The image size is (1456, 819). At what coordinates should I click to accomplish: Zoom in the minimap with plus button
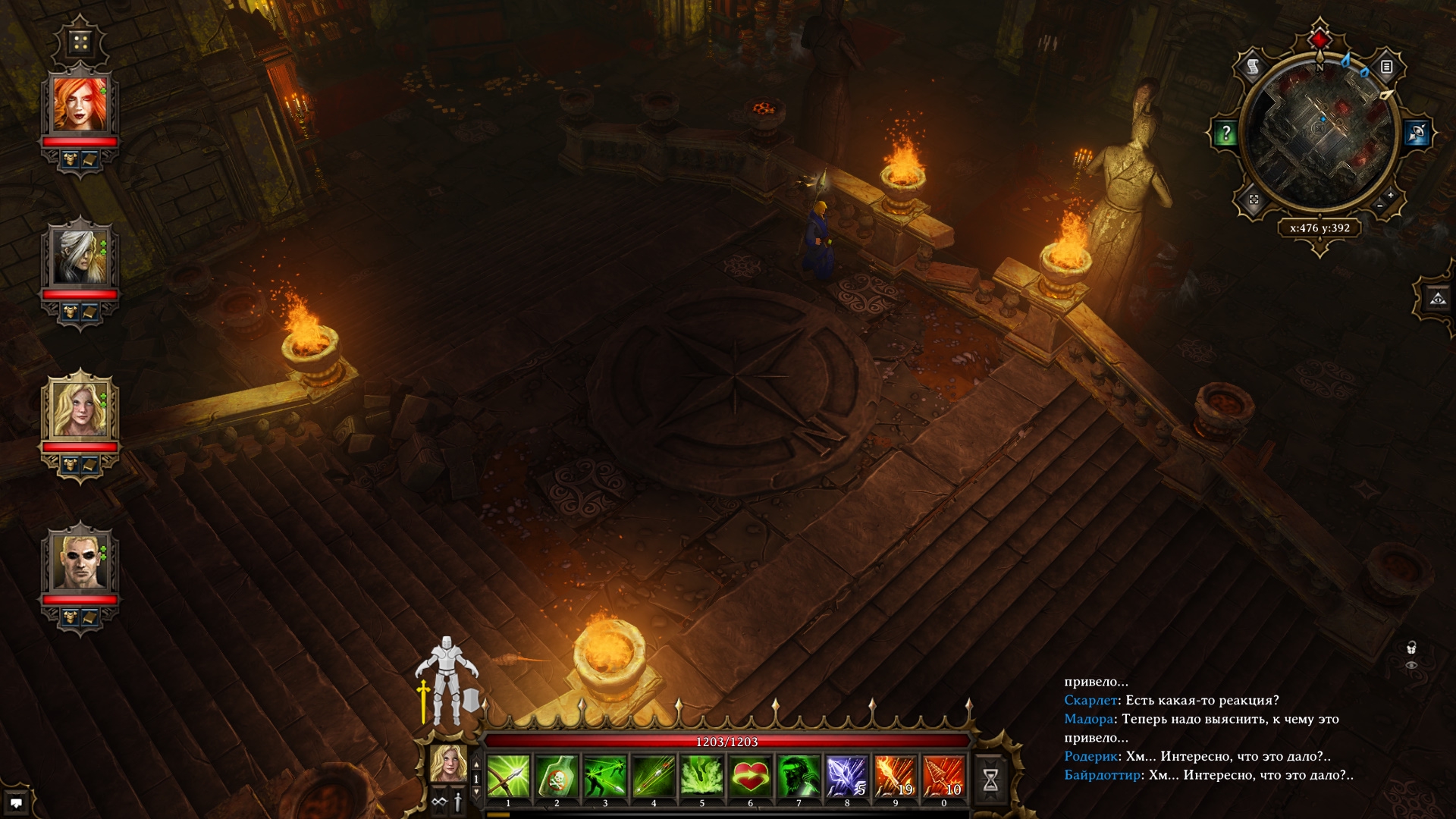coord(1390,196)
